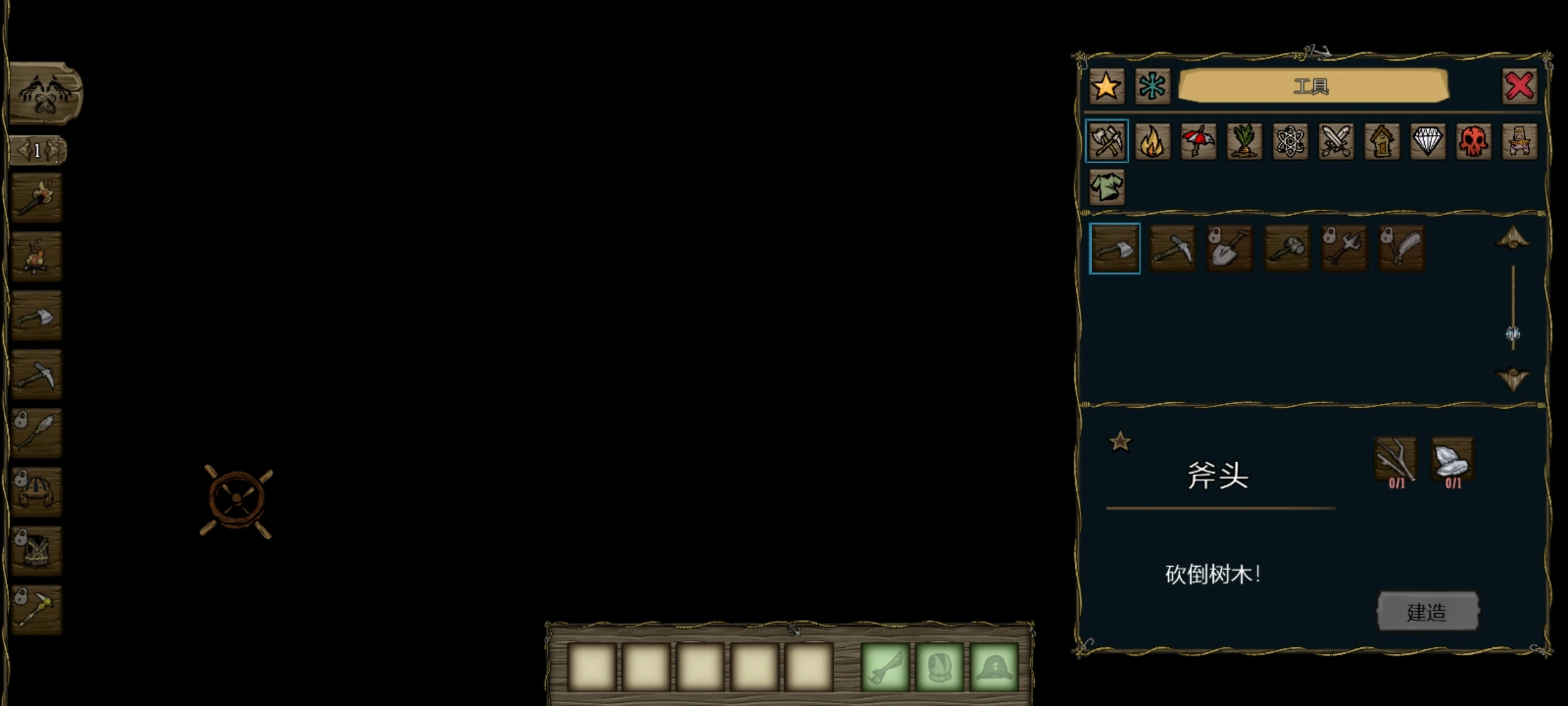
Task: Close the crafting panel with the red X
Action: (1519, 86)
